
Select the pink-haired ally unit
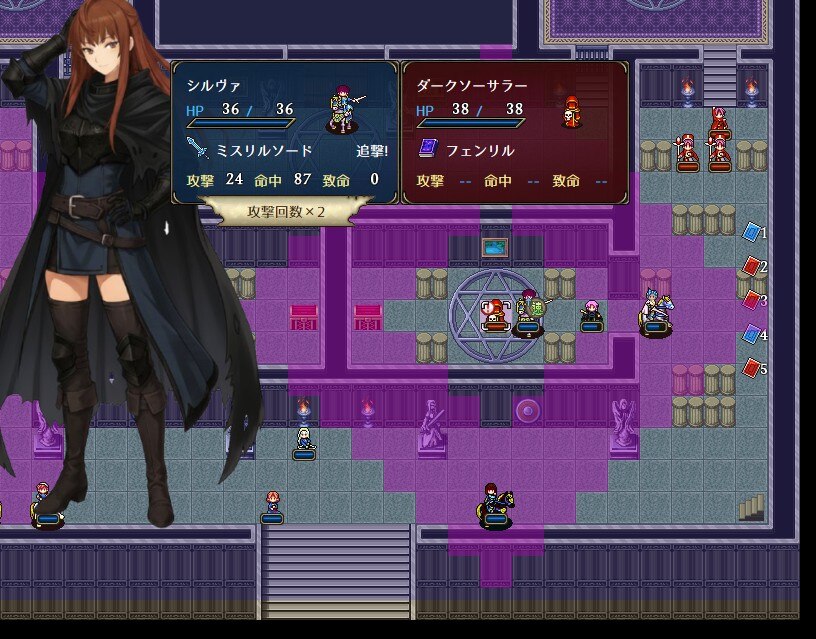click(x=591, y=312)
